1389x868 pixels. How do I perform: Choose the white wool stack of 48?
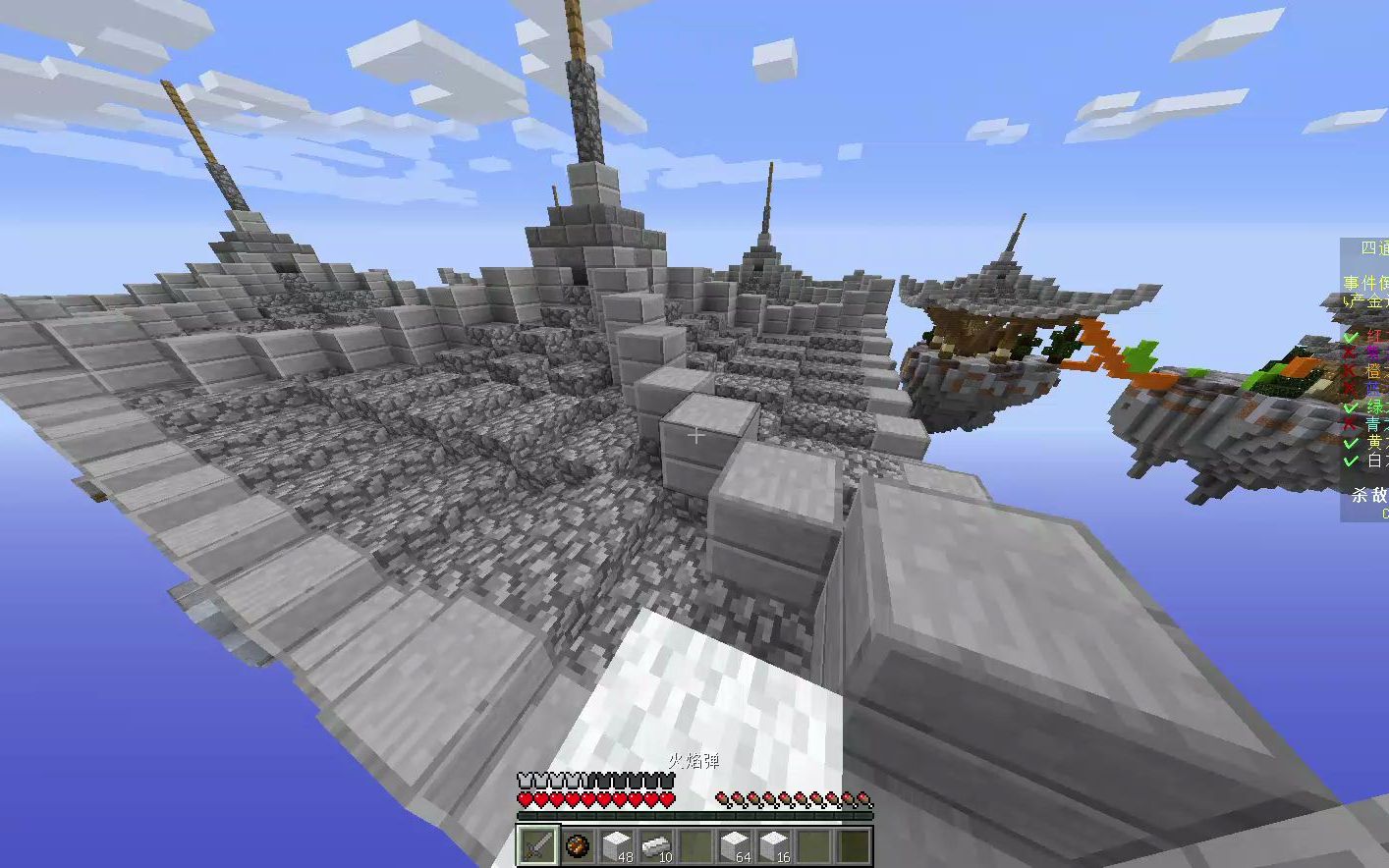click(617, 844)
